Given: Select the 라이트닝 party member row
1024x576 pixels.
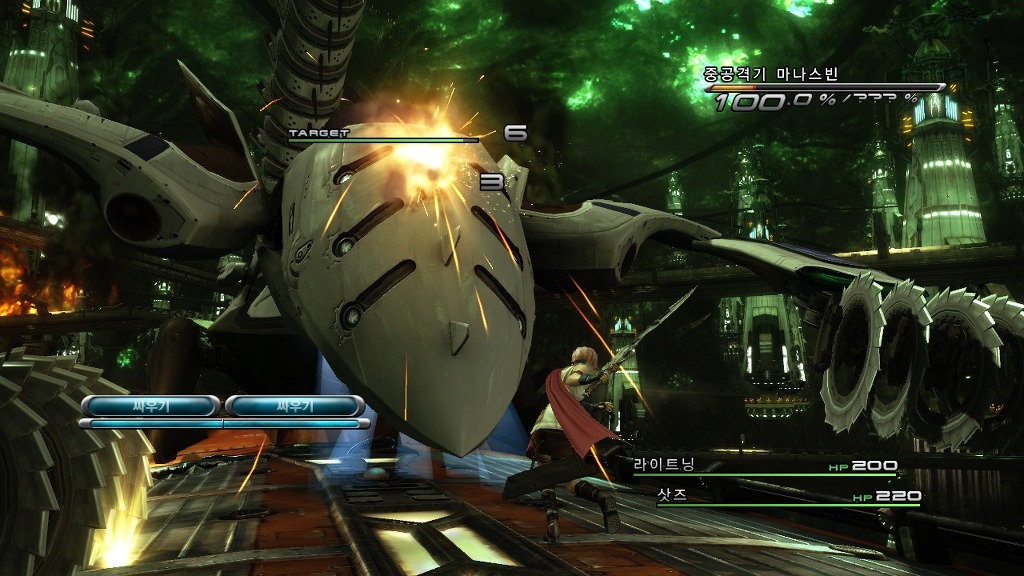Looking at the screenshot, I should 764,466.
